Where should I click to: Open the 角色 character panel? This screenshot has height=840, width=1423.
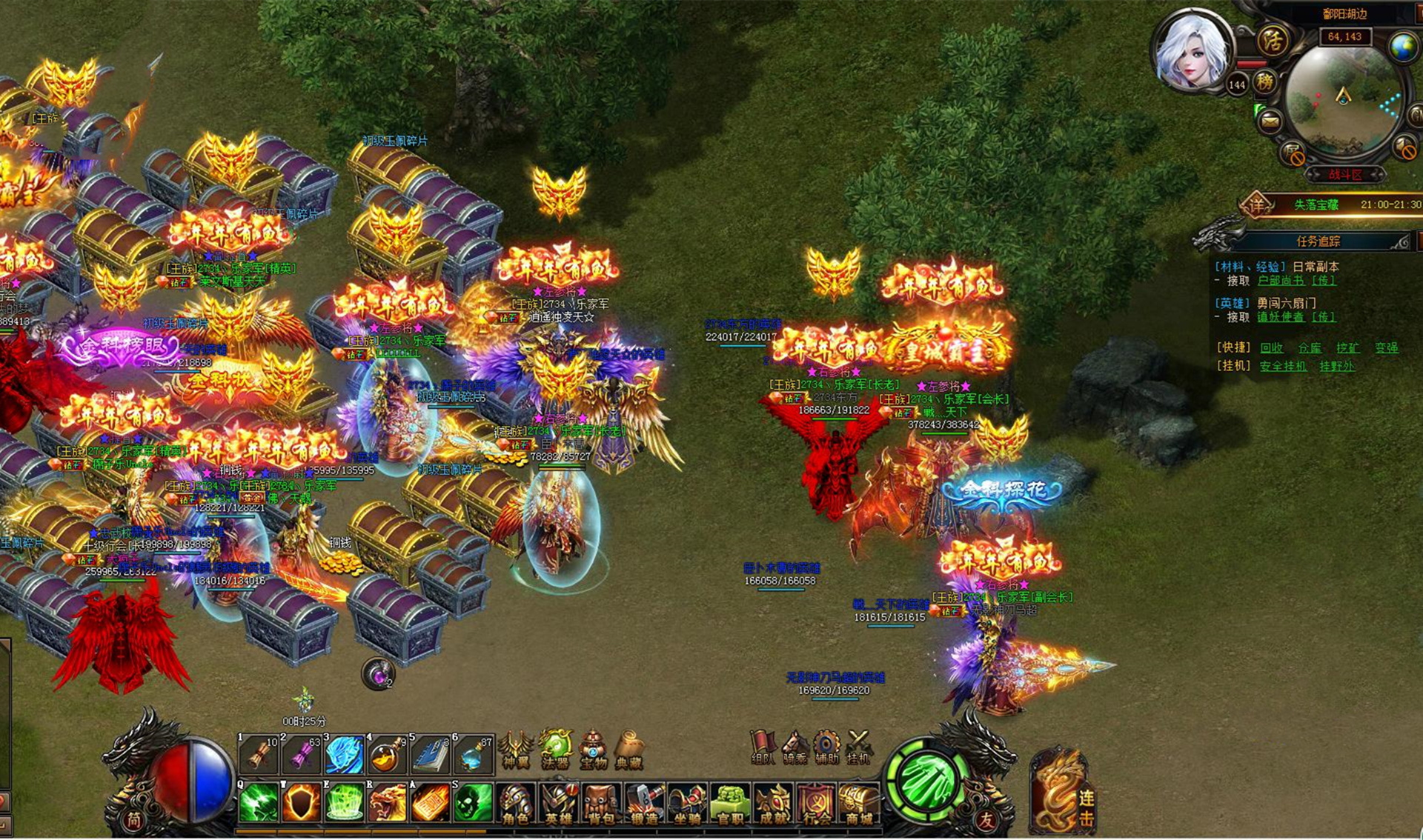click(x=516, y=805)
